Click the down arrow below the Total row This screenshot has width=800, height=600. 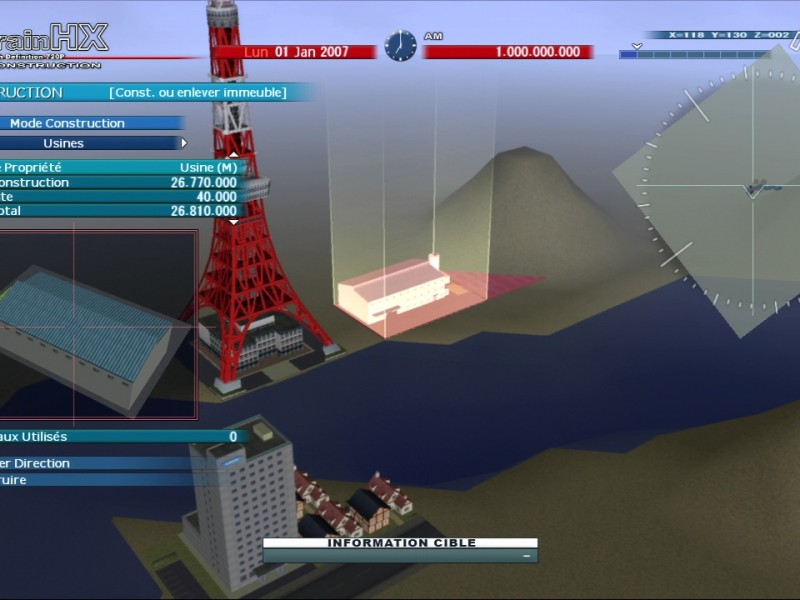click(233, 222)
